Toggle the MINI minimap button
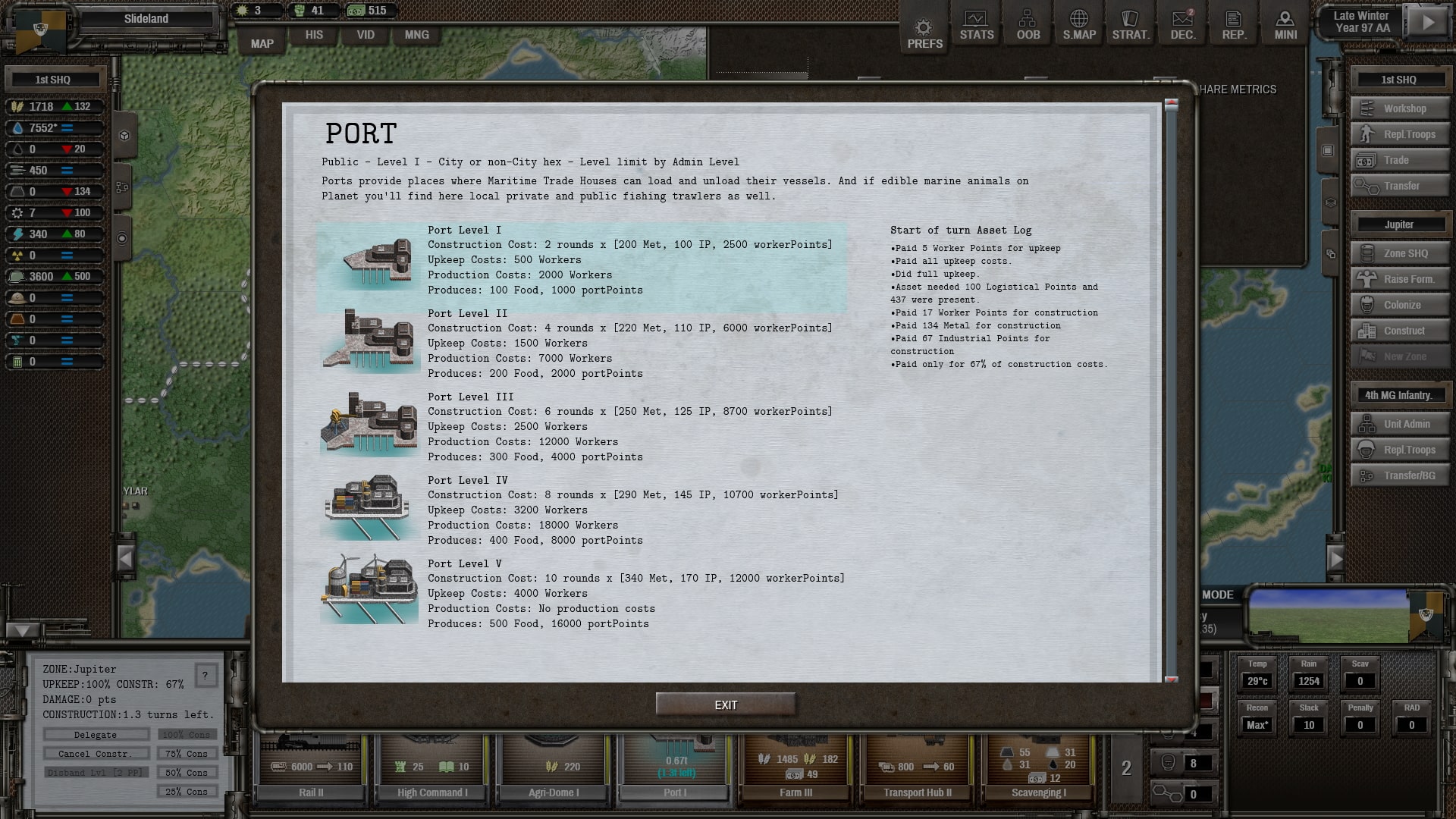Image resolution: width=1456 pixels, height=819 pixels. click(1285, 26)
